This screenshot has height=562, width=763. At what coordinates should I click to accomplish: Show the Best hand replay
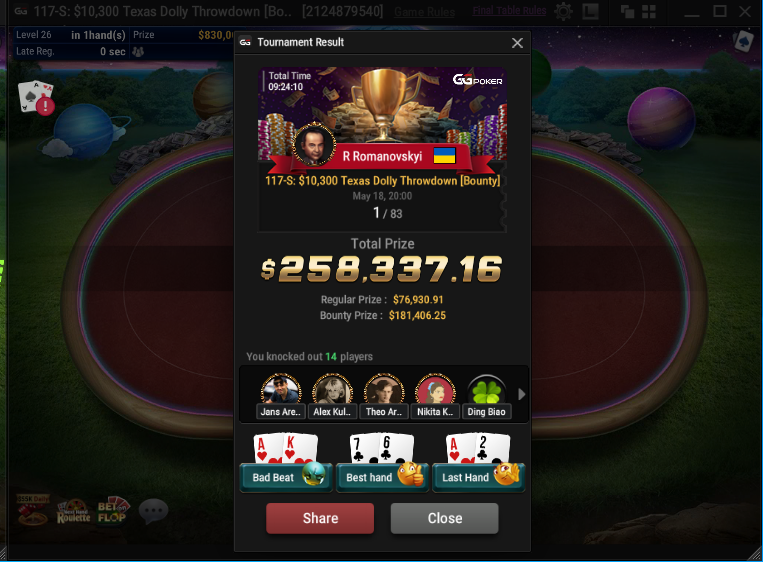pos(381,476)
